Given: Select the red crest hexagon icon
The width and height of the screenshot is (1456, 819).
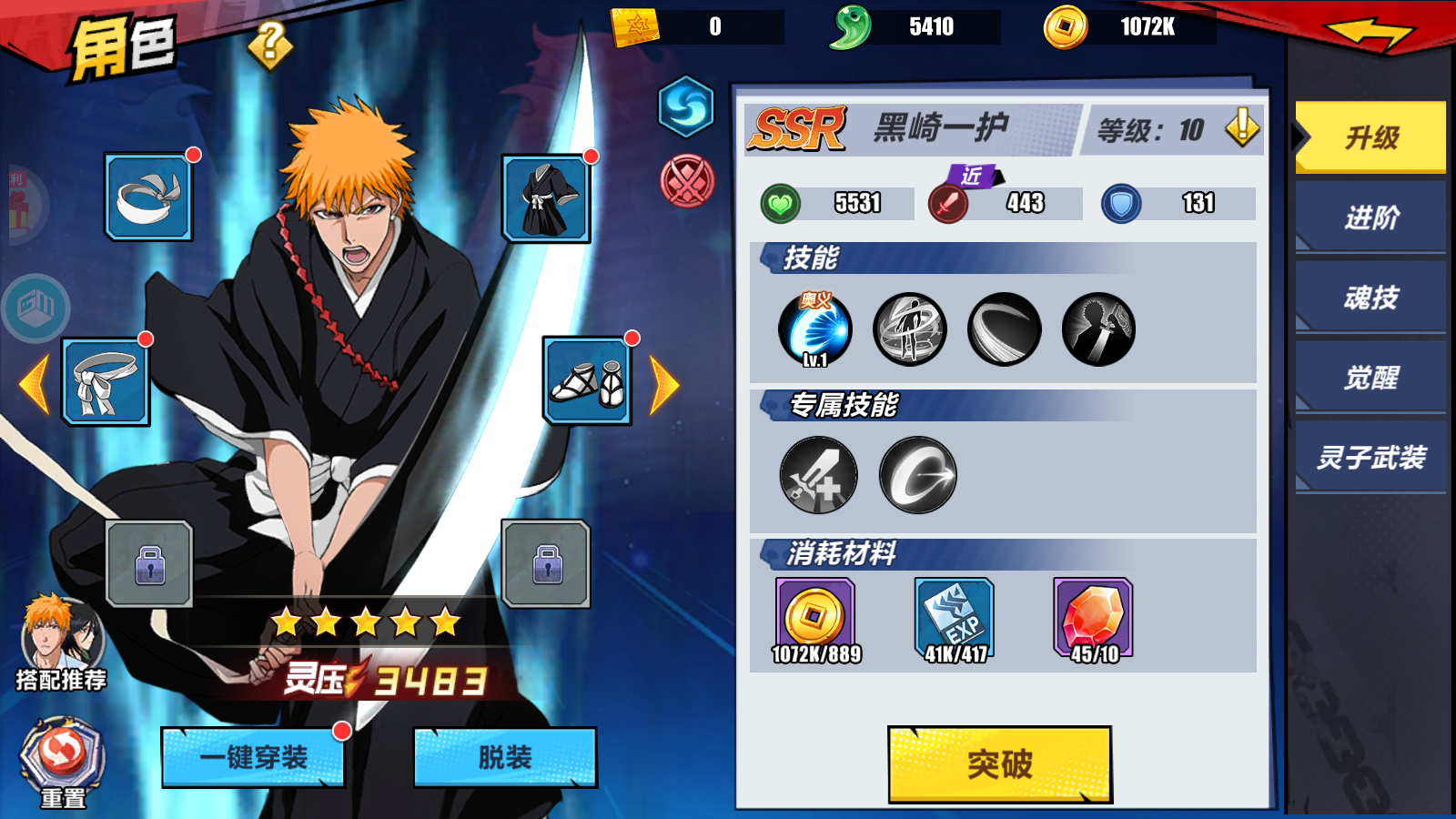Looking at the screenshot, I should pyautogui.click(x=684, y=176).
